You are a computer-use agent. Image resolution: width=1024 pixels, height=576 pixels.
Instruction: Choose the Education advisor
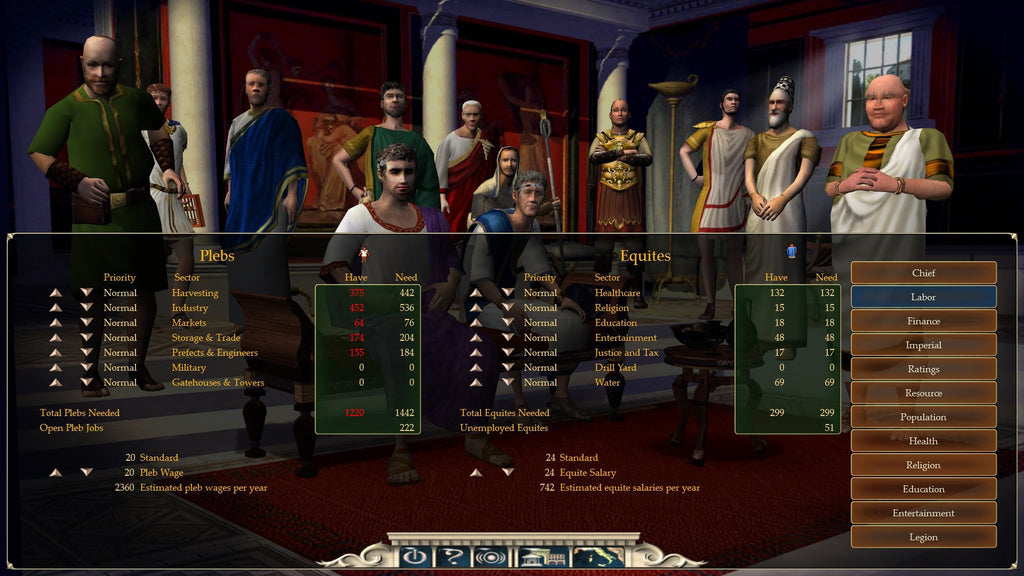[923, 489]
